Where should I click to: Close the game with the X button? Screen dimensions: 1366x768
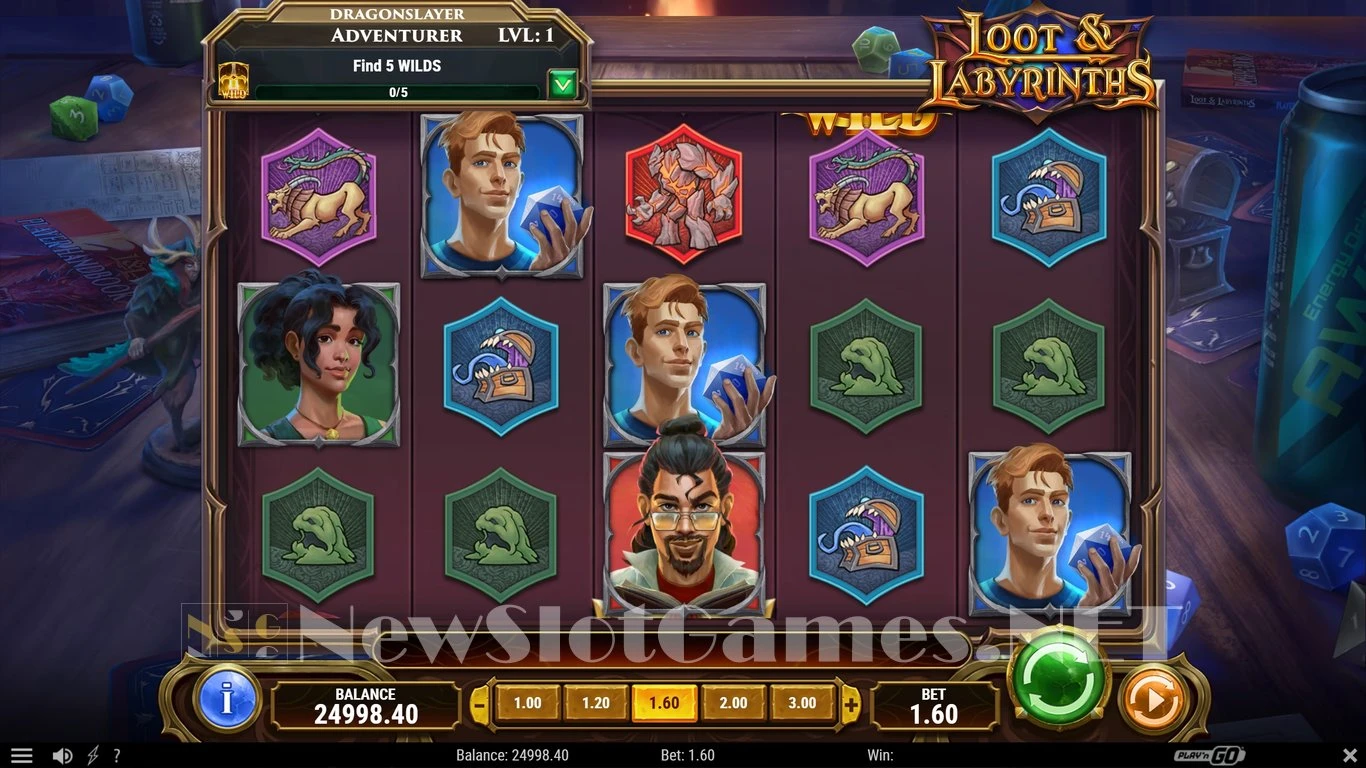pyautogui.click(x=1349, y=756)
